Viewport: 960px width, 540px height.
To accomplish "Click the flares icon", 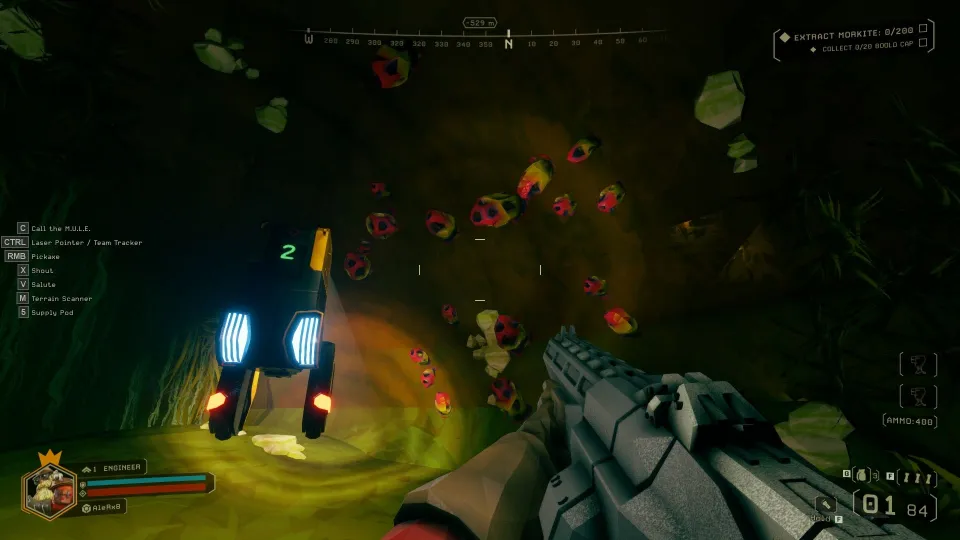I will [915, 477].
